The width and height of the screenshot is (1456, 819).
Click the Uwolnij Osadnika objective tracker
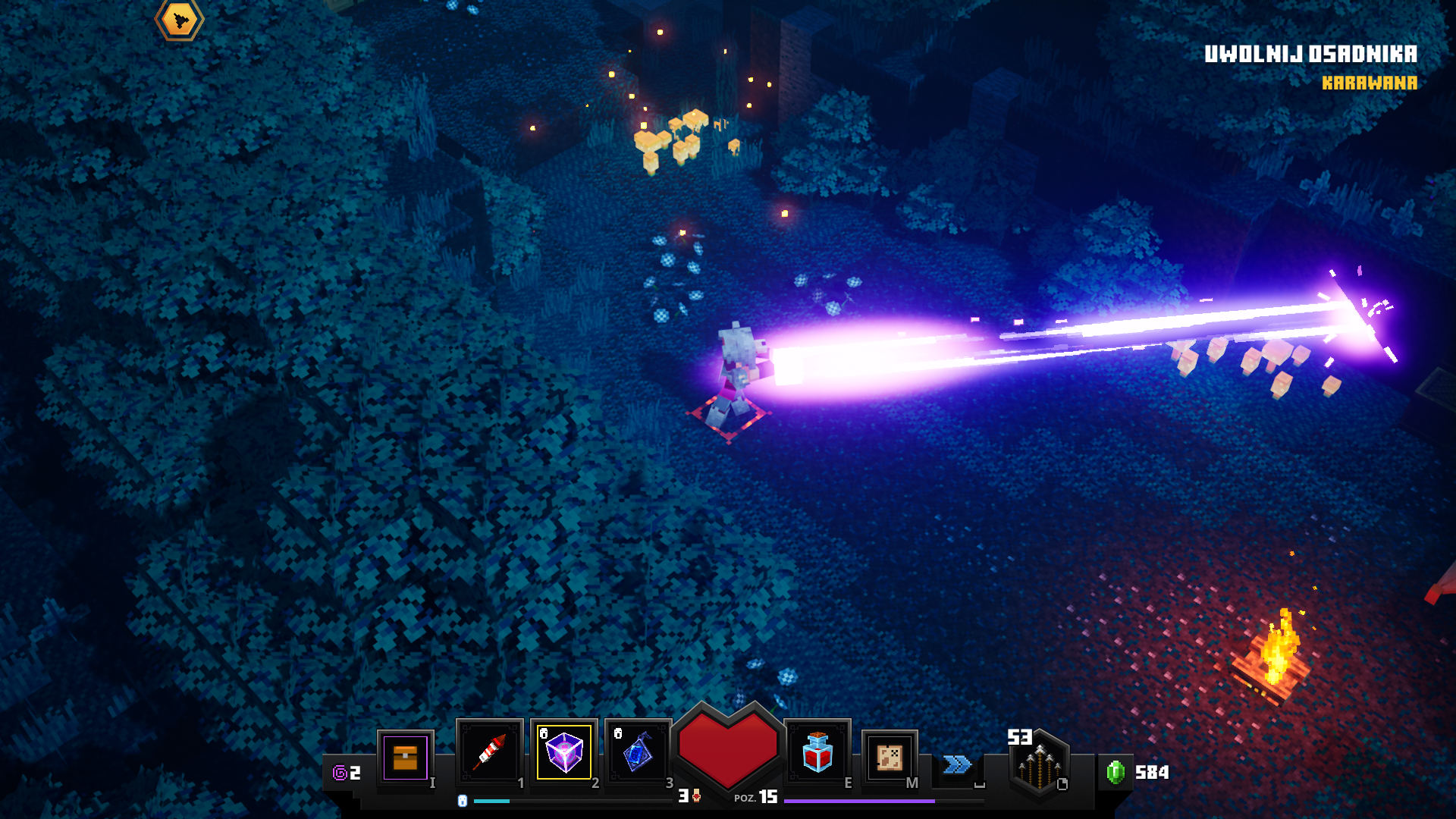(x=1310, y=55)
